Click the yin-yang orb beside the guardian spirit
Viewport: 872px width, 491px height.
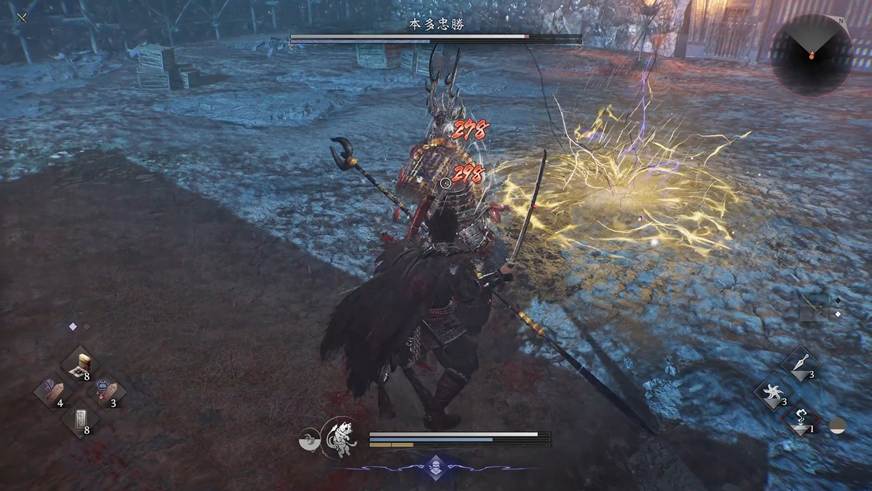click(x=311, y=438)
